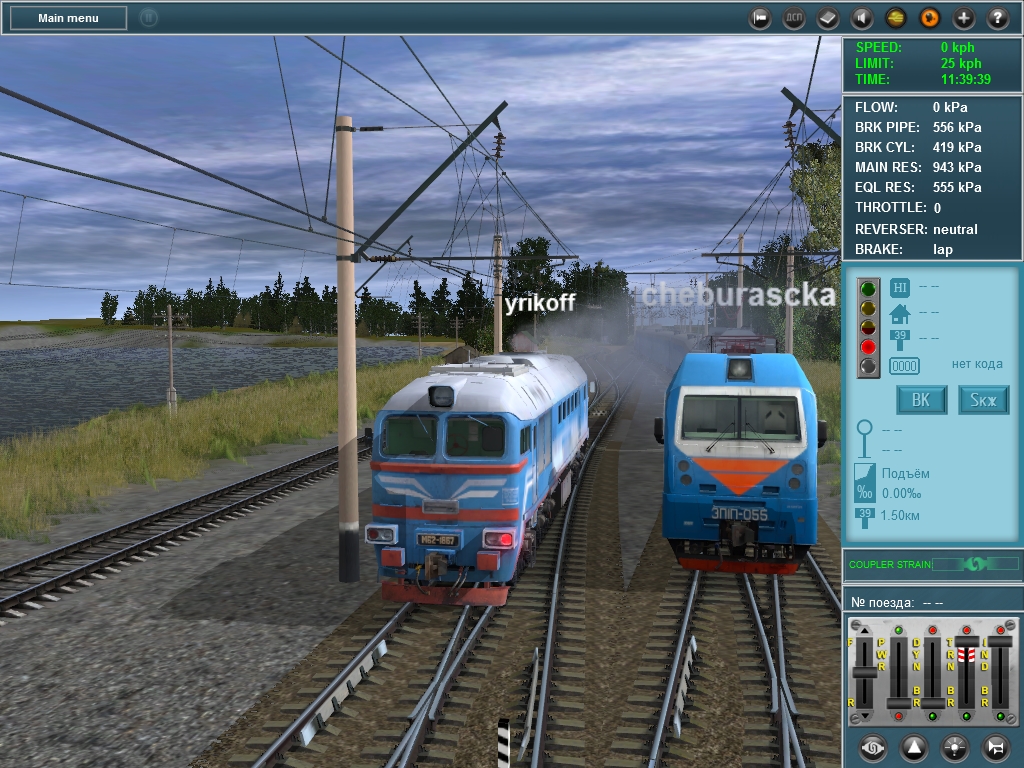The width and height of the screenshot is (1024, 768).
Task: Click the orange head profile icon
Action: (x=930, y=18)
